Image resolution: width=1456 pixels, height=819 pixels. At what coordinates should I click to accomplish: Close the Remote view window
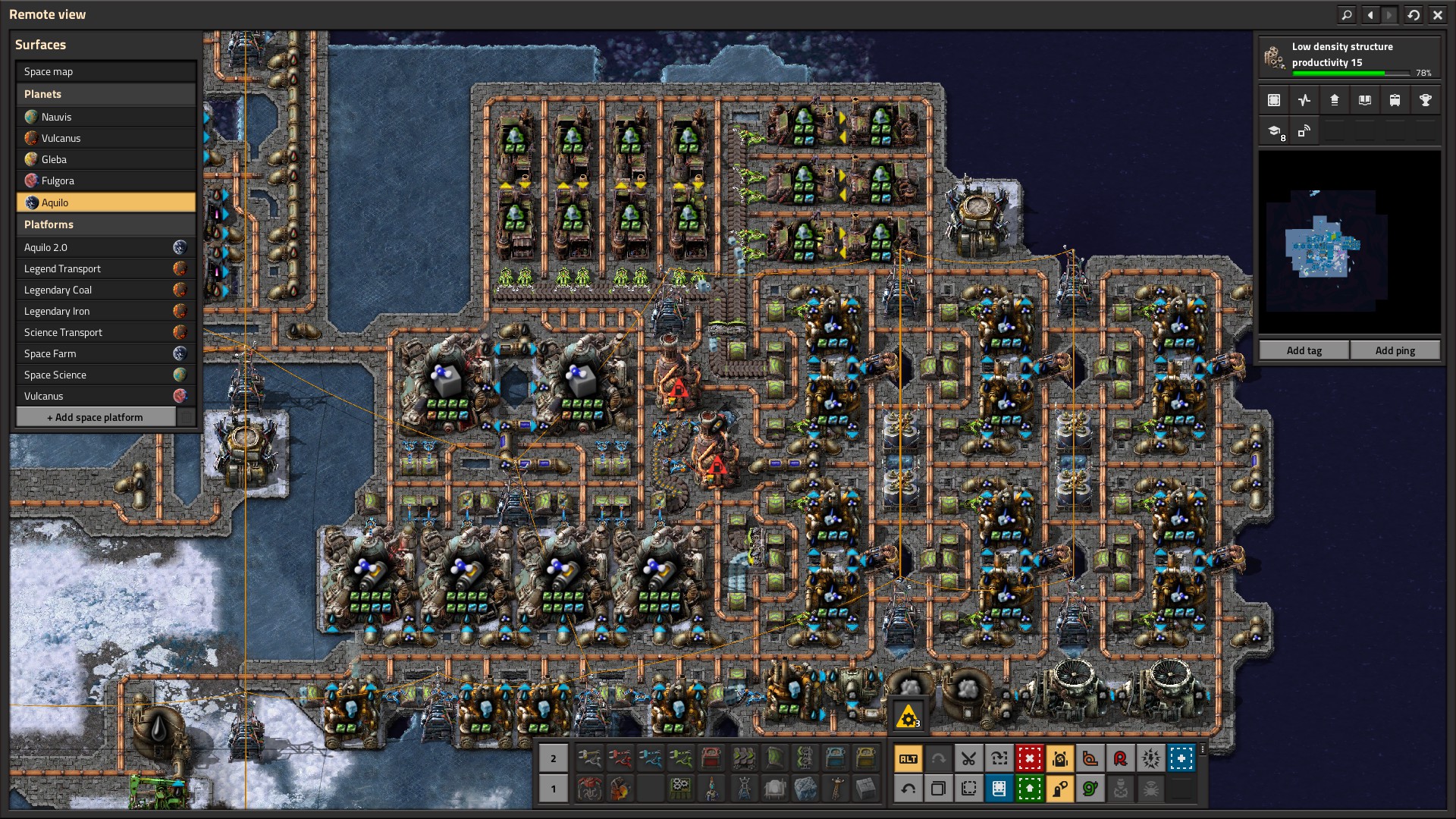(1437, 14)
